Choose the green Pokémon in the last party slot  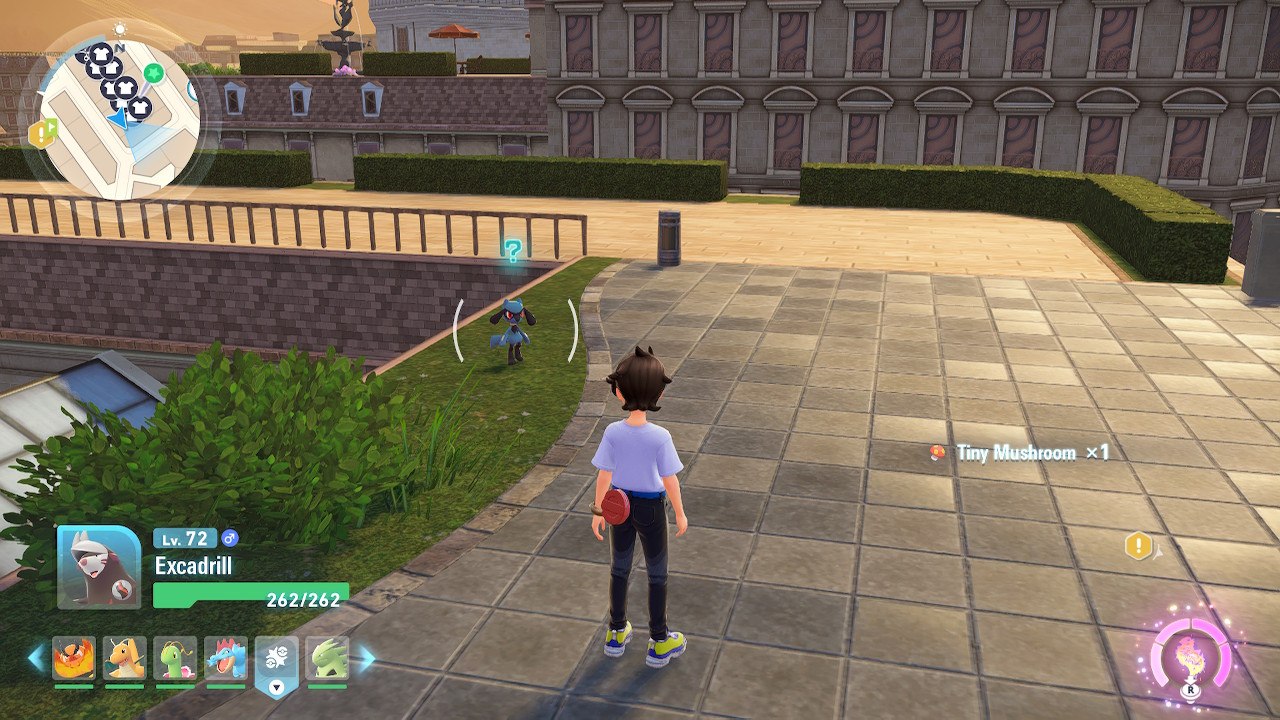[x=327, y=659]
